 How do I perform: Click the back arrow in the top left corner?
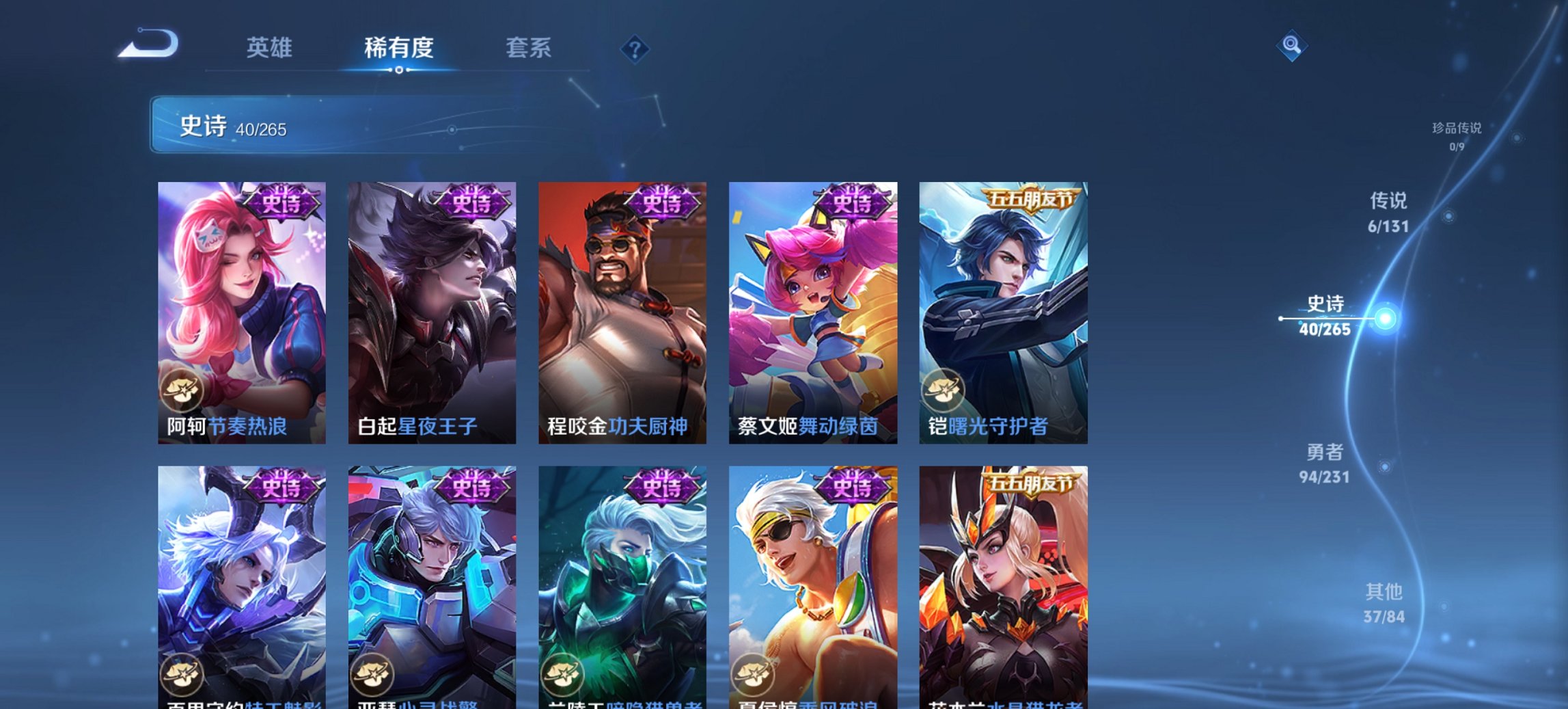click(x=149, y=42)
